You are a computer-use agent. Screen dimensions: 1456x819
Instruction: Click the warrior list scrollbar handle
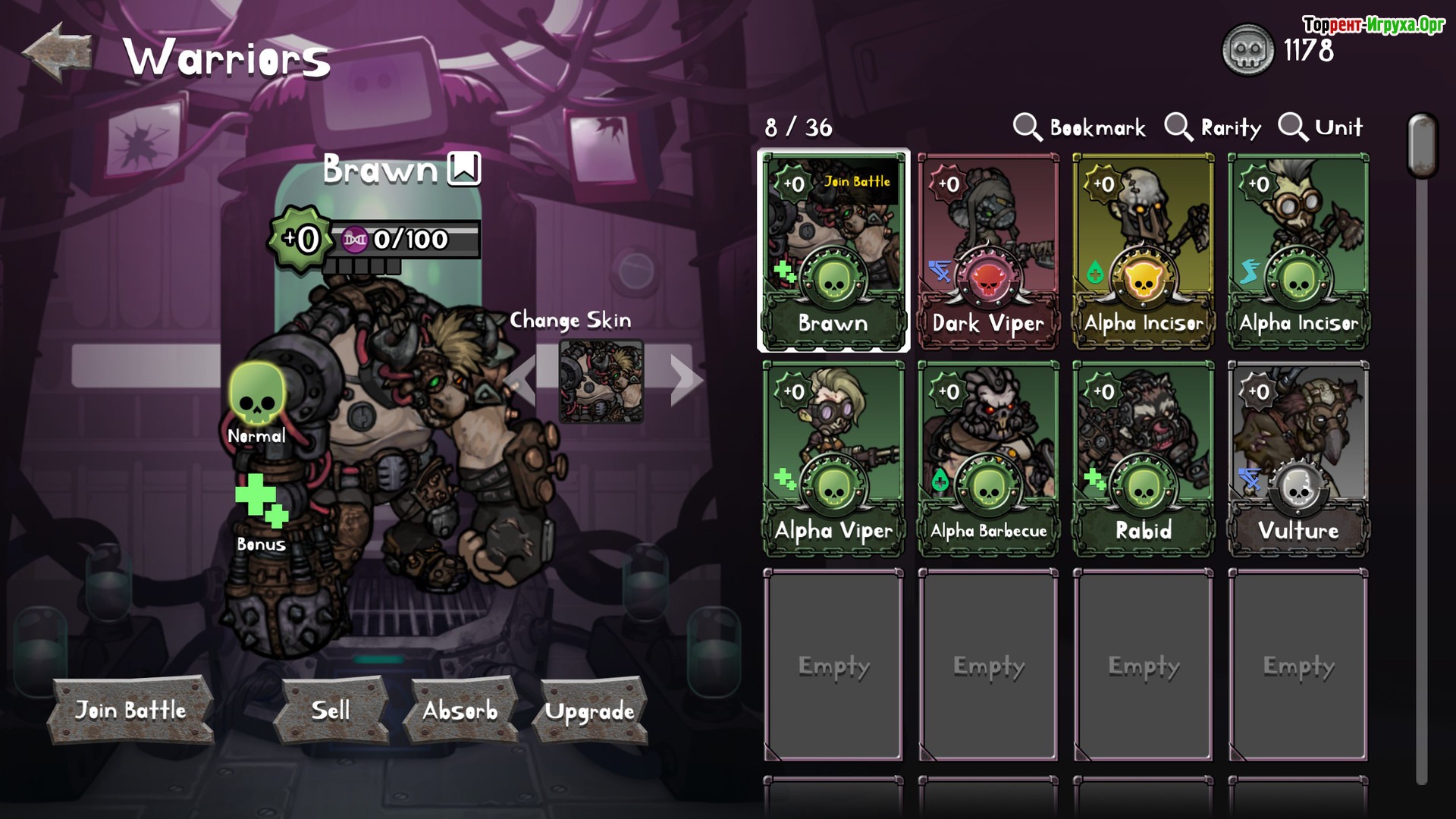click(1422, 146)
